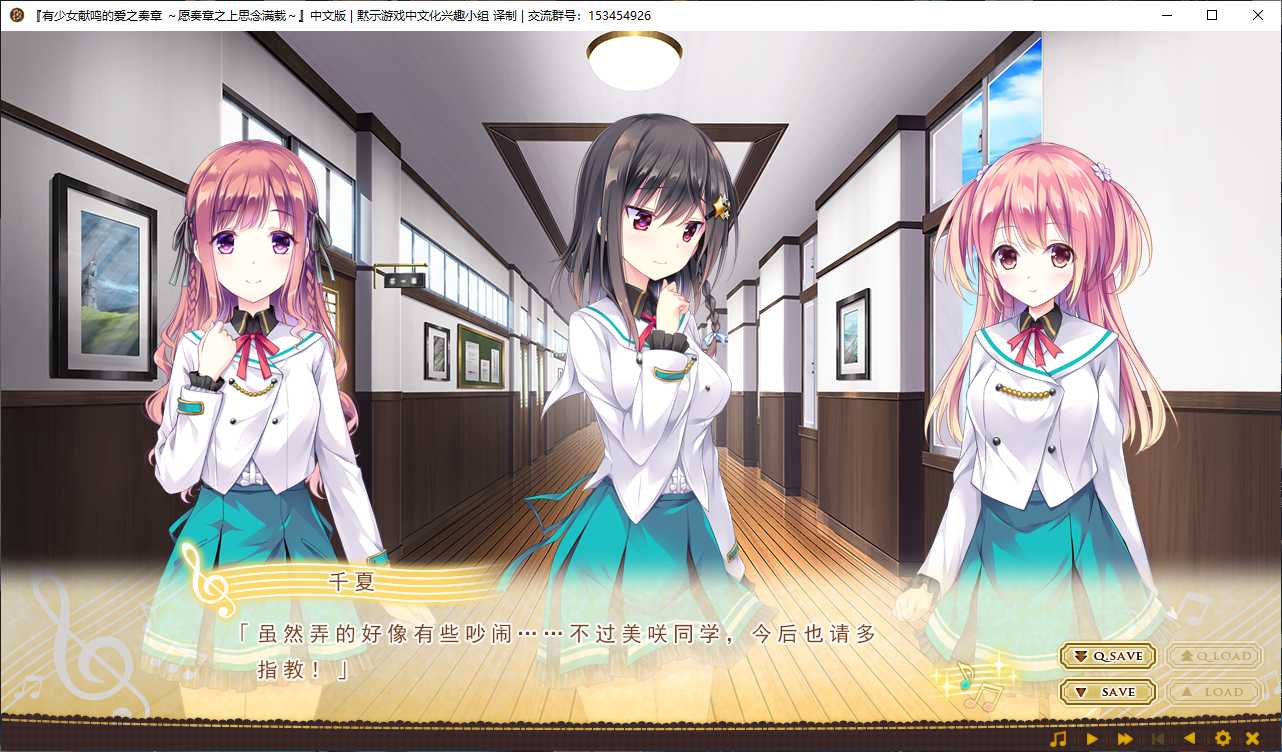Screen dimensions: 1282x752
Task: Click the LOAD button
Action: click(1214, 691)
